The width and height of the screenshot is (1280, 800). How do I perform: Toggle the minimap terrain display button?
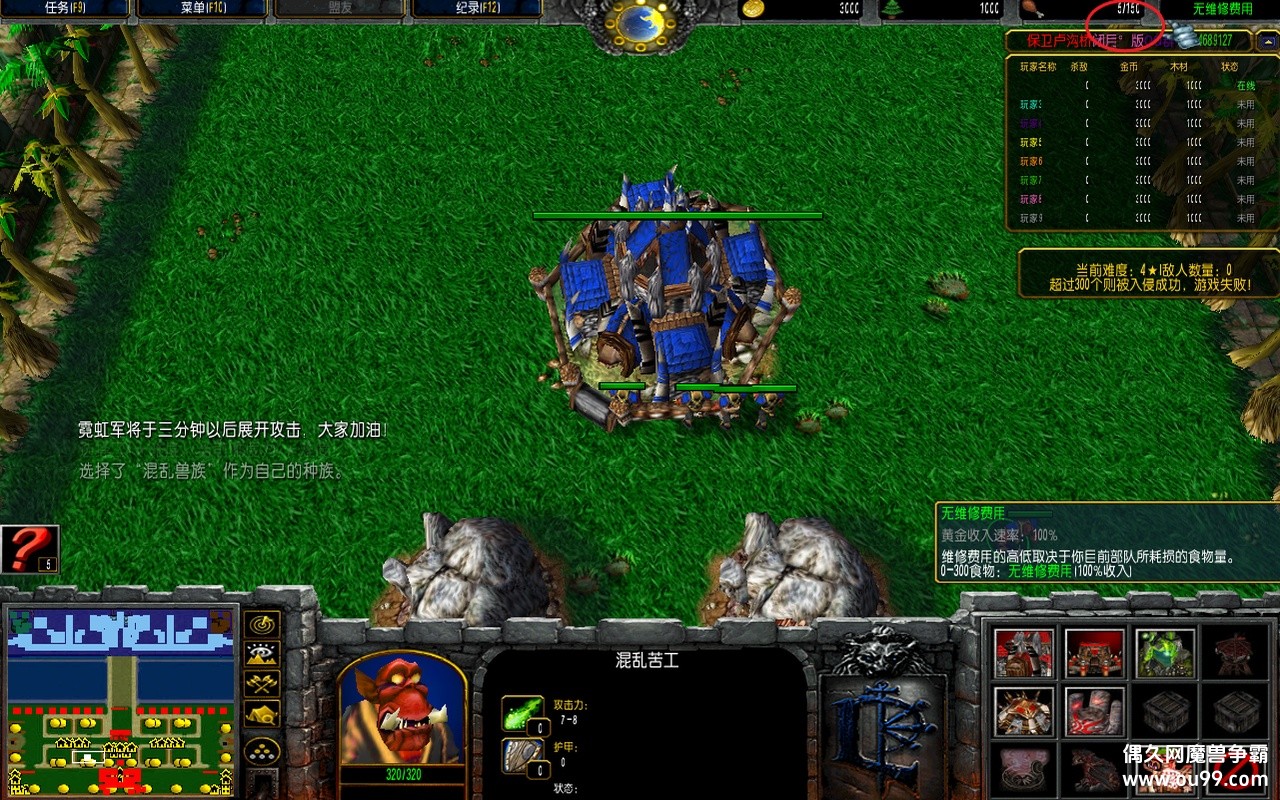tap(263, 654)
